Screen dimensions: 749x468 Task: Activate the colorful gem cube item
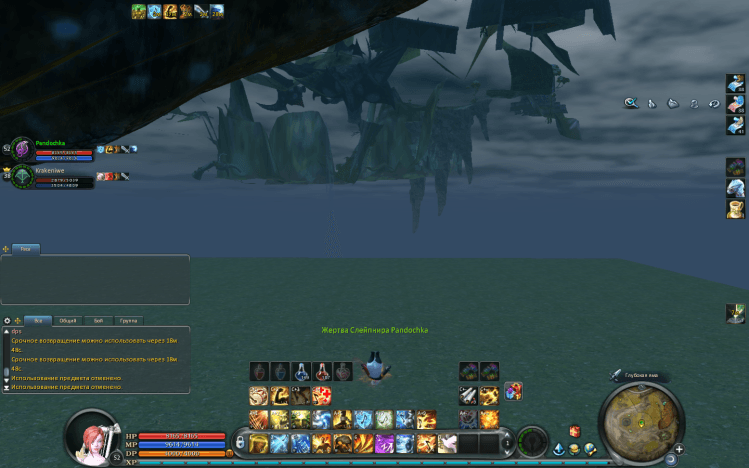tap(736, 165)
